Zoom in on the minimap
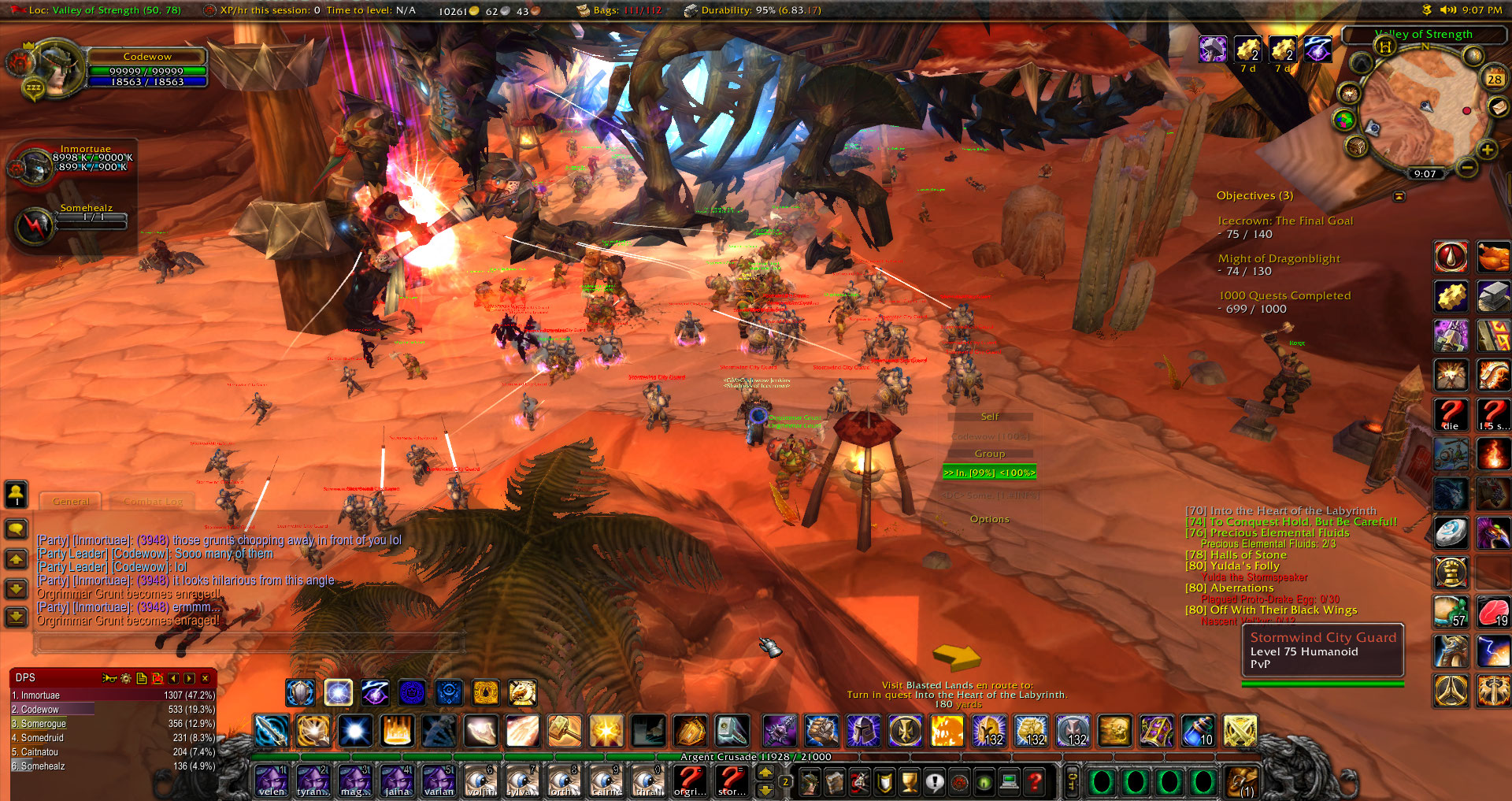This screenshot has width=1512, height=801. tap(1487, 150)
